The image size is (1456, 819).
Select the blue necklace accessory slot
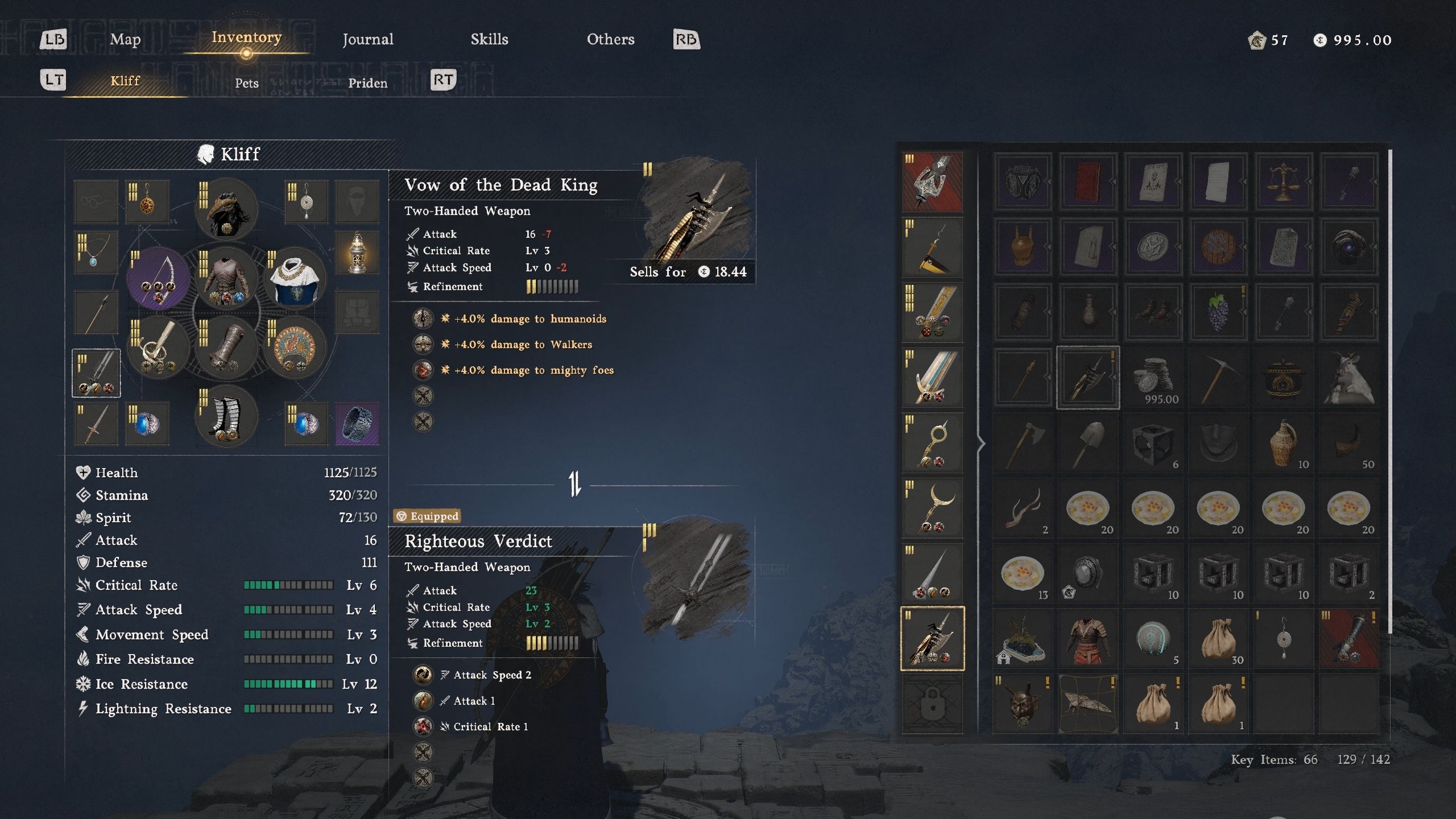96,253
